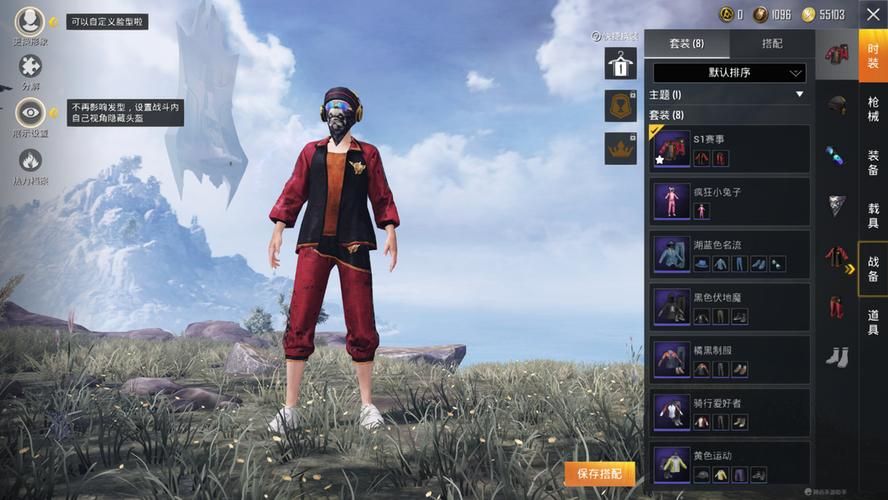Close the wardrobe with the X button

pyautogui.click(x=871, y=14)
